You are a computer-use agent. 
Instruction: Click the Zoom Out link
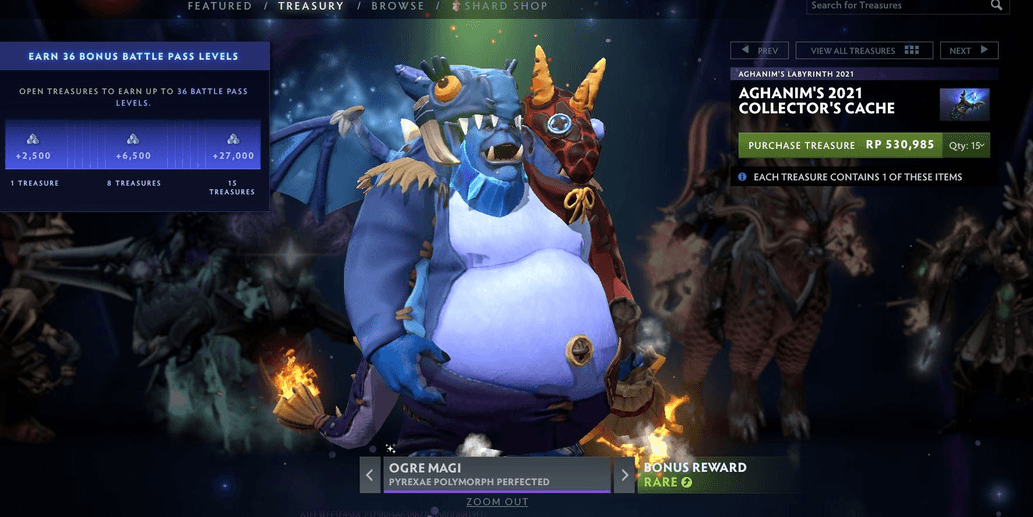click(497, 502)
